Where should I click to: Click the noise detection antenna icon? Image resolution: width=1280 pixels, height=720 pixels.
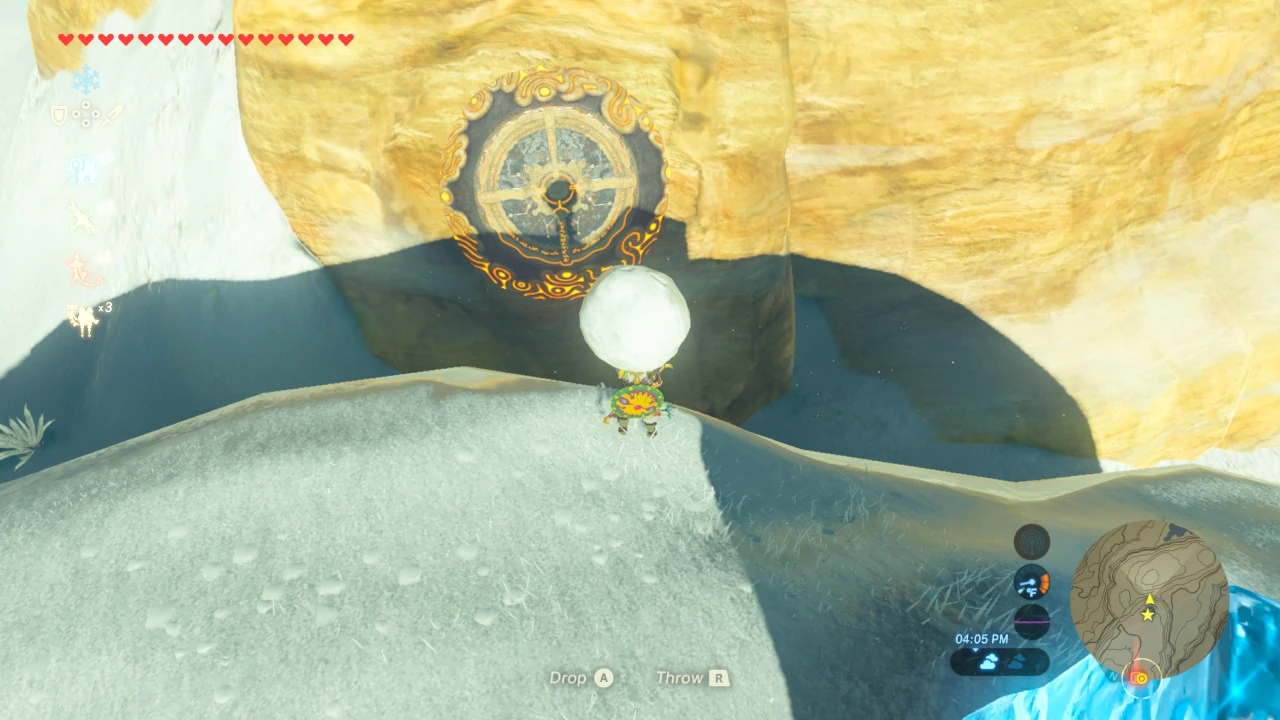click(x=1031, y=541)
